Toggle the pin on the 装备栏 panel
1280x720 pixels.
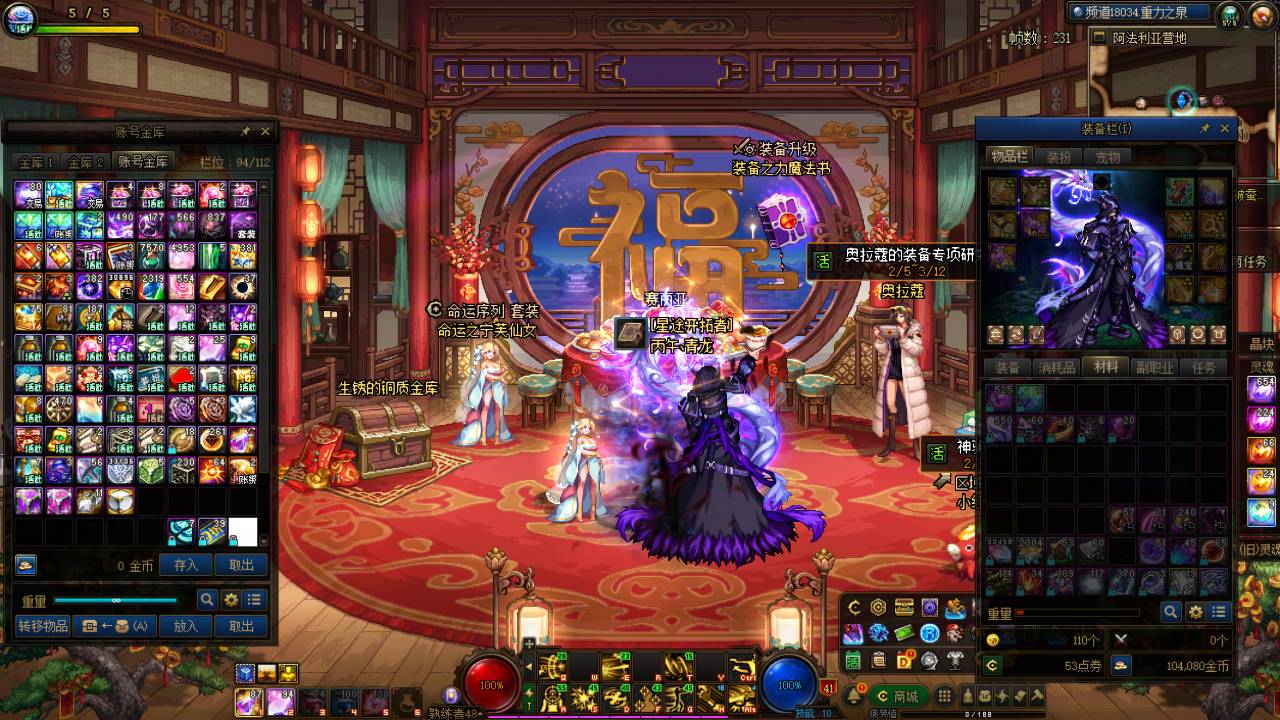click(x=1207, y=128)
